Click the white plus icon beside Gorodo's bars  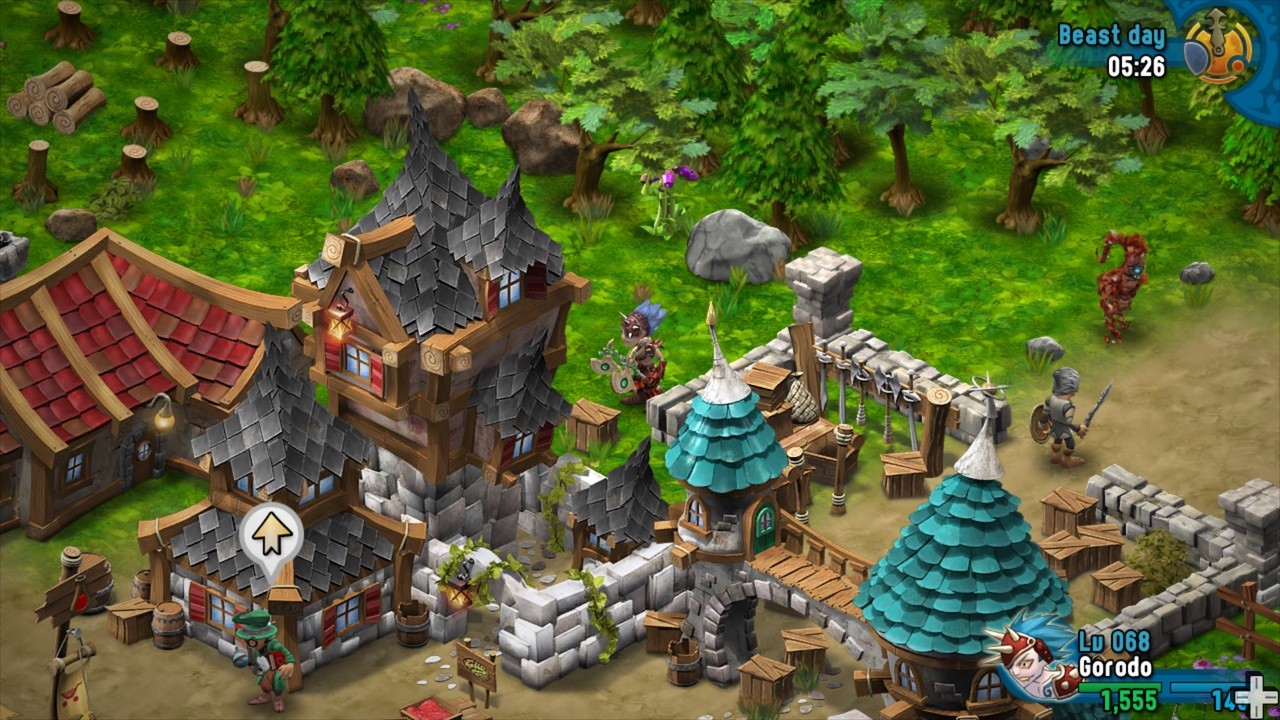click(x=1252, y=693)
